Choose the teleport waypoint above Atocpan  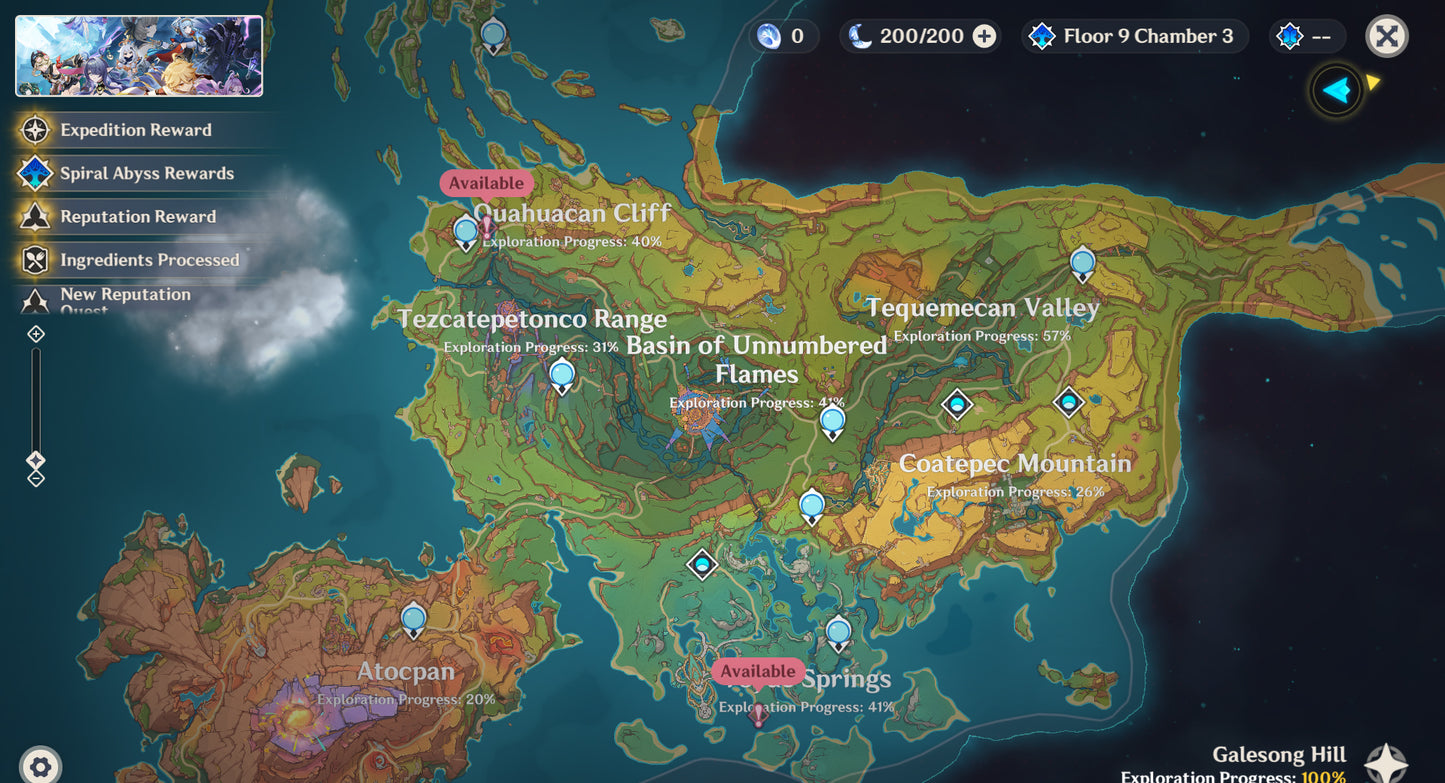click(x=413, y=620)
